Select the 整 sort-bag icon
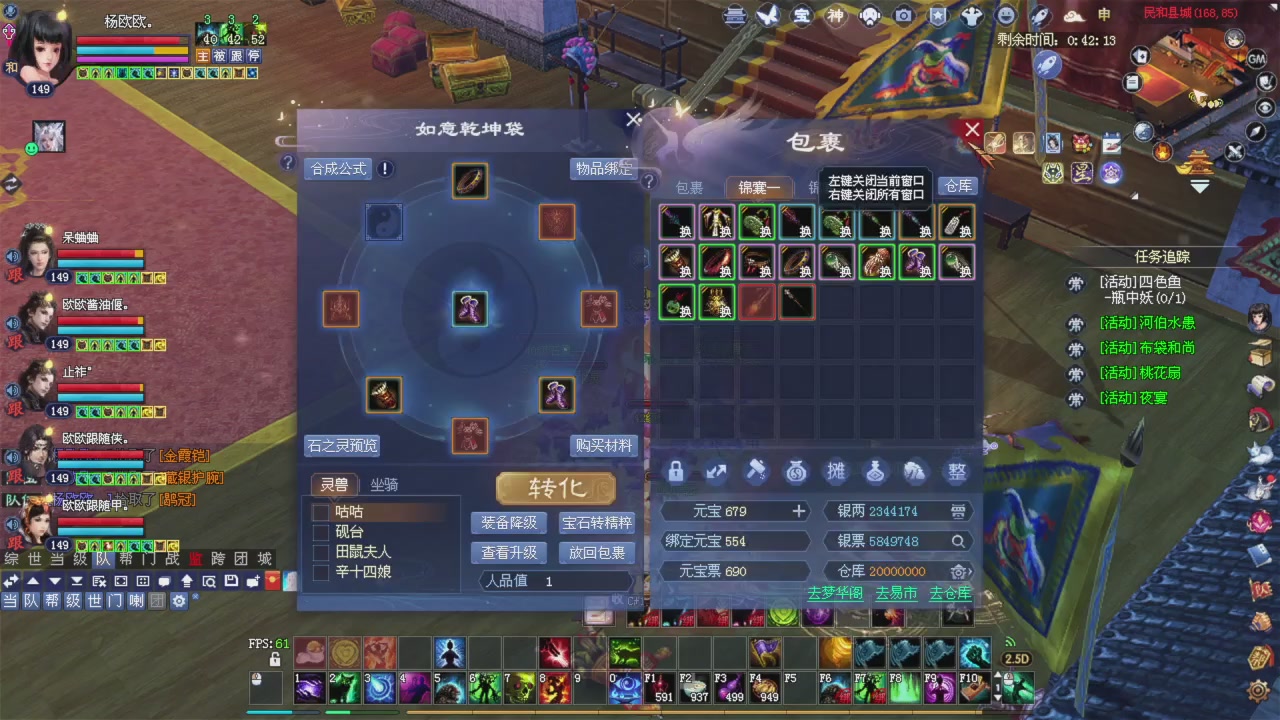Screen dimensions: 1280x720 (x=956, y=472)
